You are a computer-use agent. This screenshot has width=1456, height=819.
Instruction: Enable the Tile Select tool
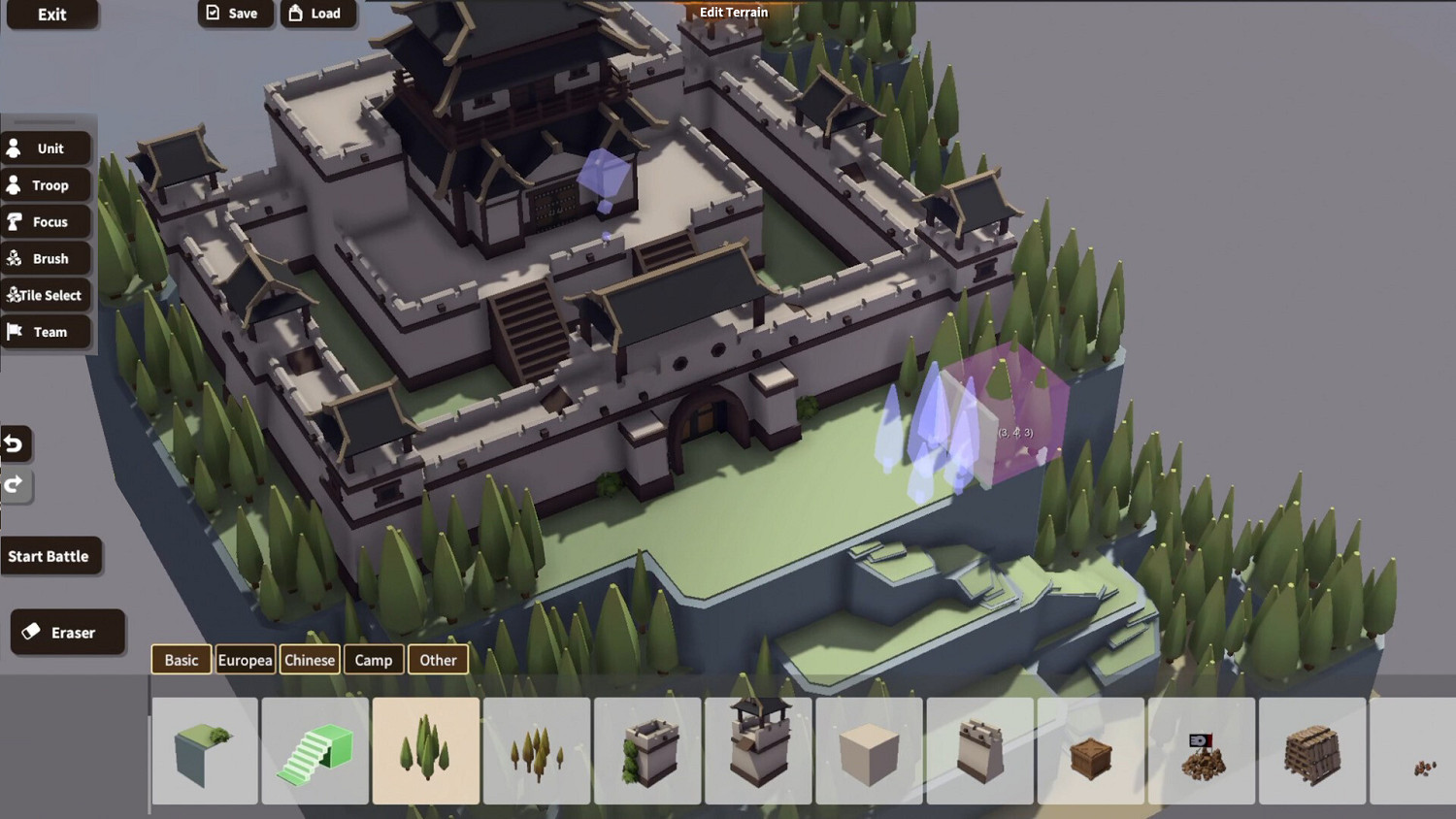pyautogui.click(x=46, y=295)
